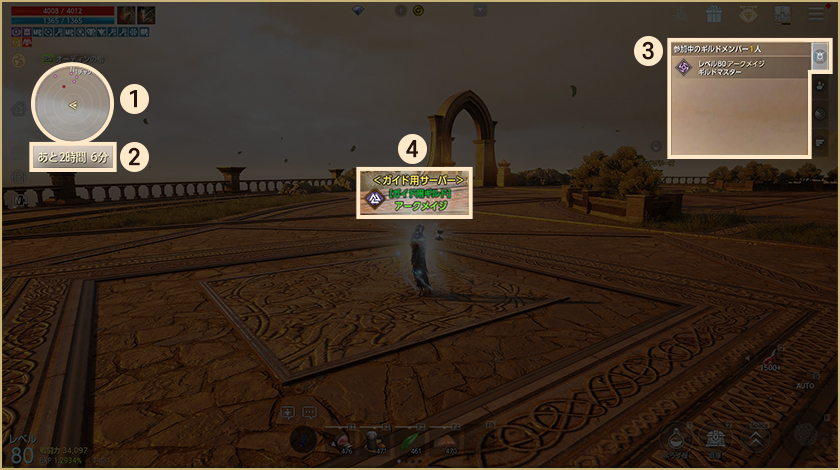This screenshot has width=840, height=470.
Task: Open the gift box rewards icon
Action: tap(713, 14)
